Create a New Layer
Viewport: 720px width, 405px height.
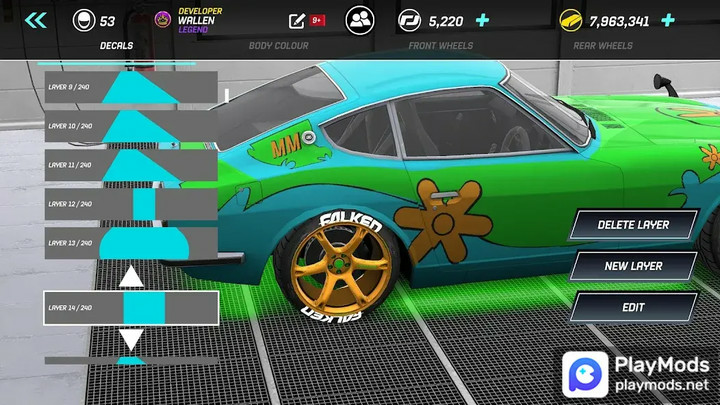coord(633,267)
